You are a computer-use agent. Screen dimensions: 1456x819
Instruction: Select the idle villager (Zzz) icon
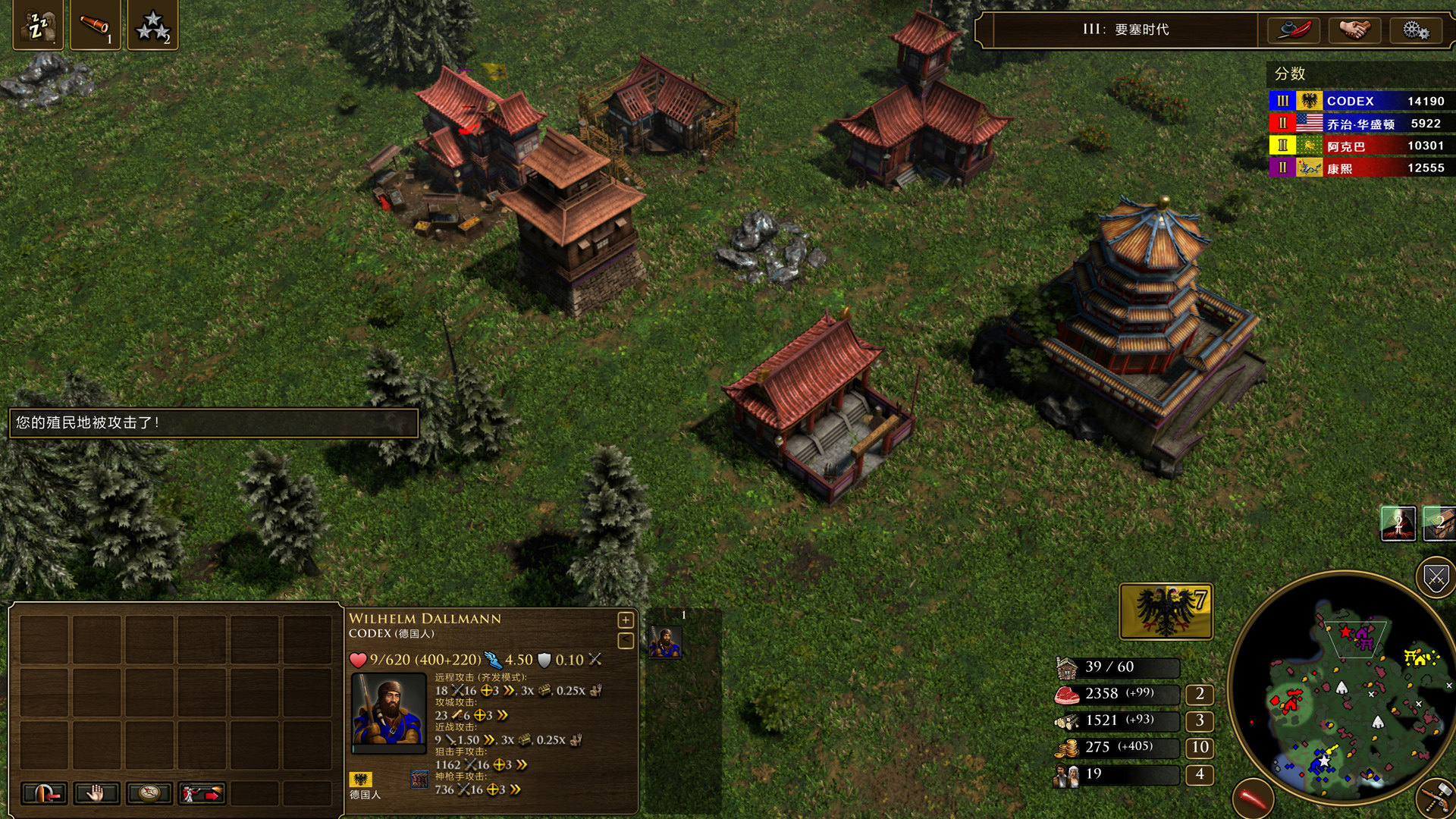pyautogui.click(x=38, y=27)
